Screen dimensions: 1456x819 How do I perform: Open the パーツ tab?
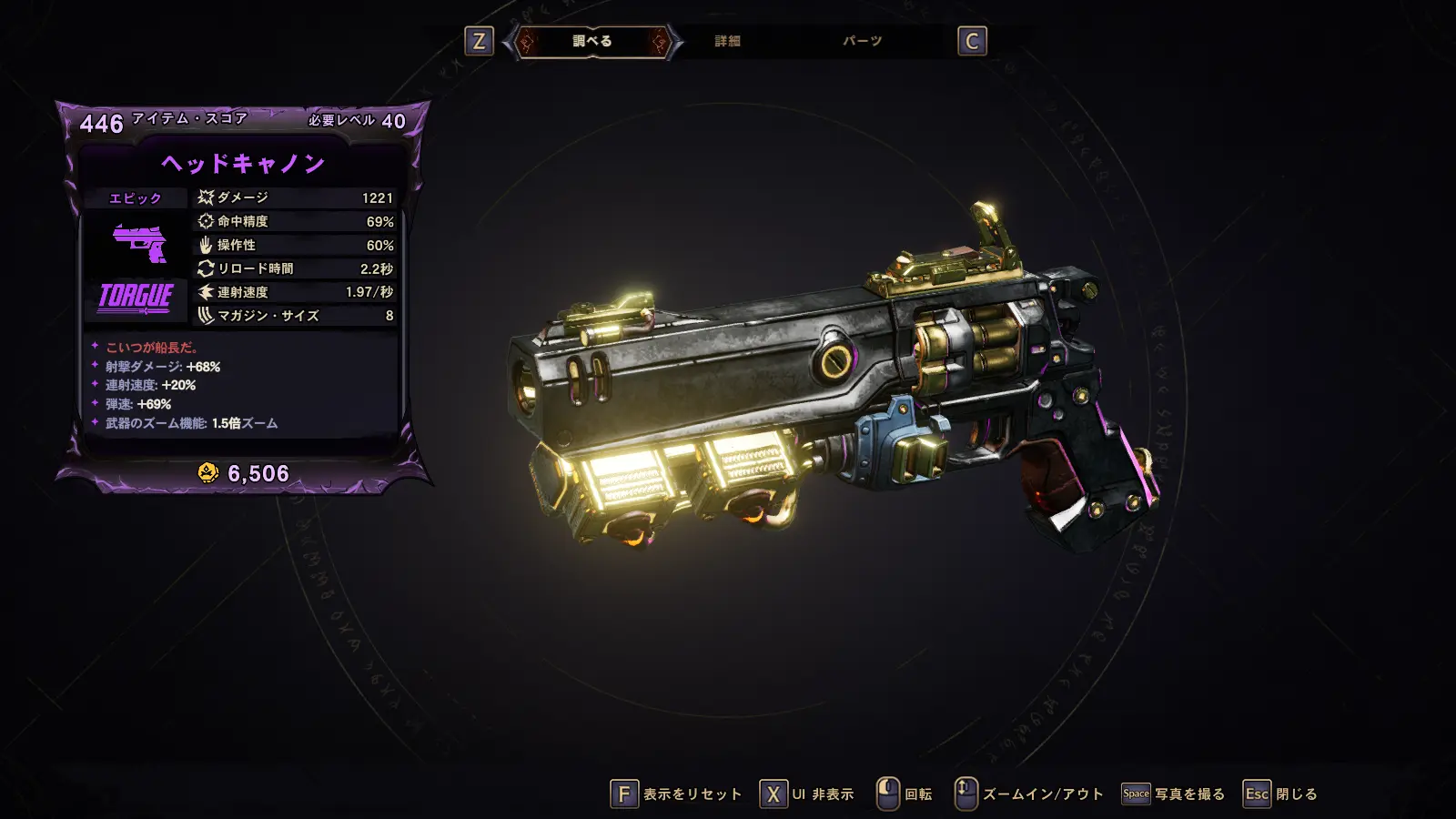click(862, 41)
